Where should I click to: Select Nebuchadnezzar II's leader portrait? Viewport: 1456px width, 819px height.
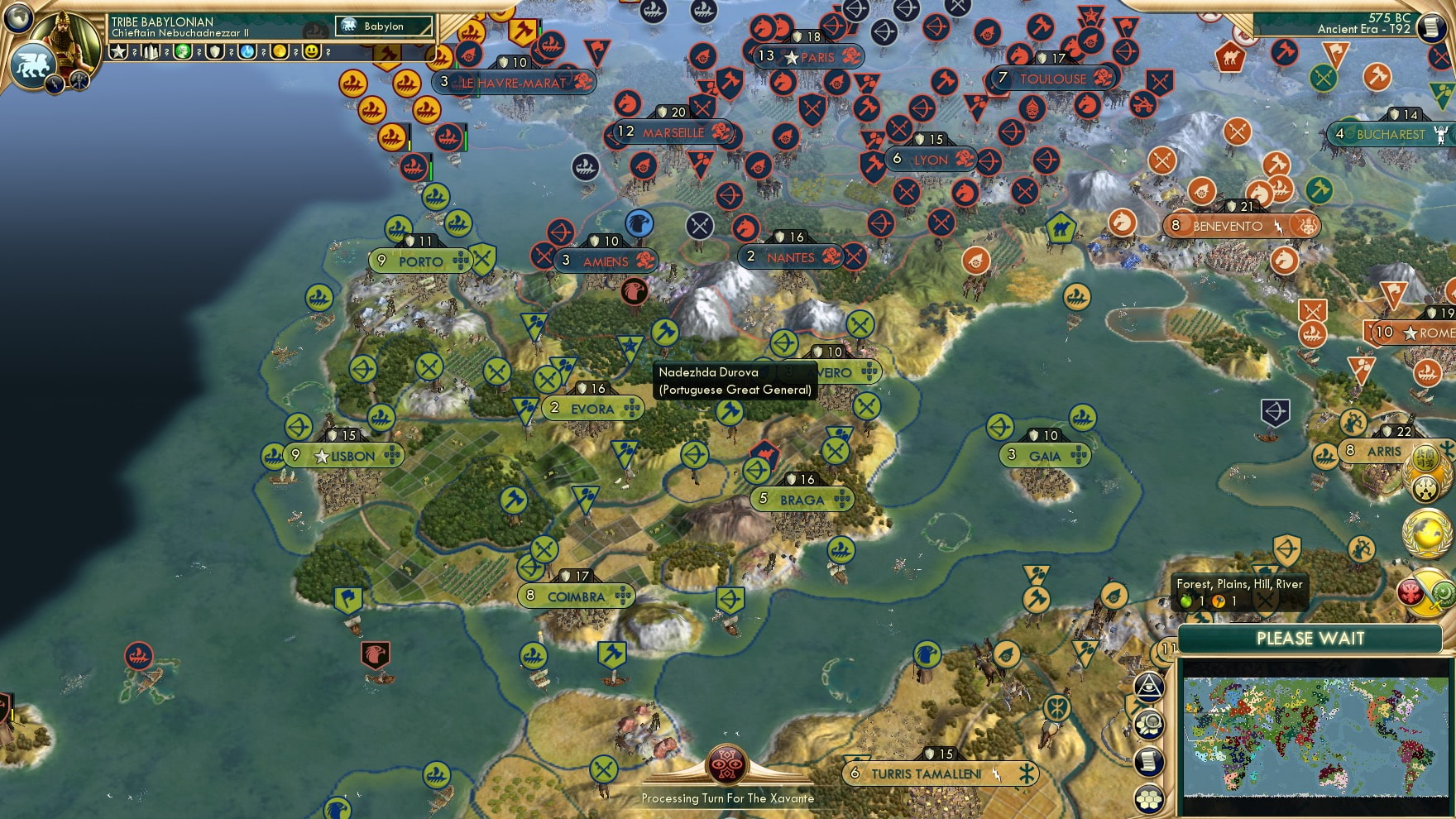point(65,38)
